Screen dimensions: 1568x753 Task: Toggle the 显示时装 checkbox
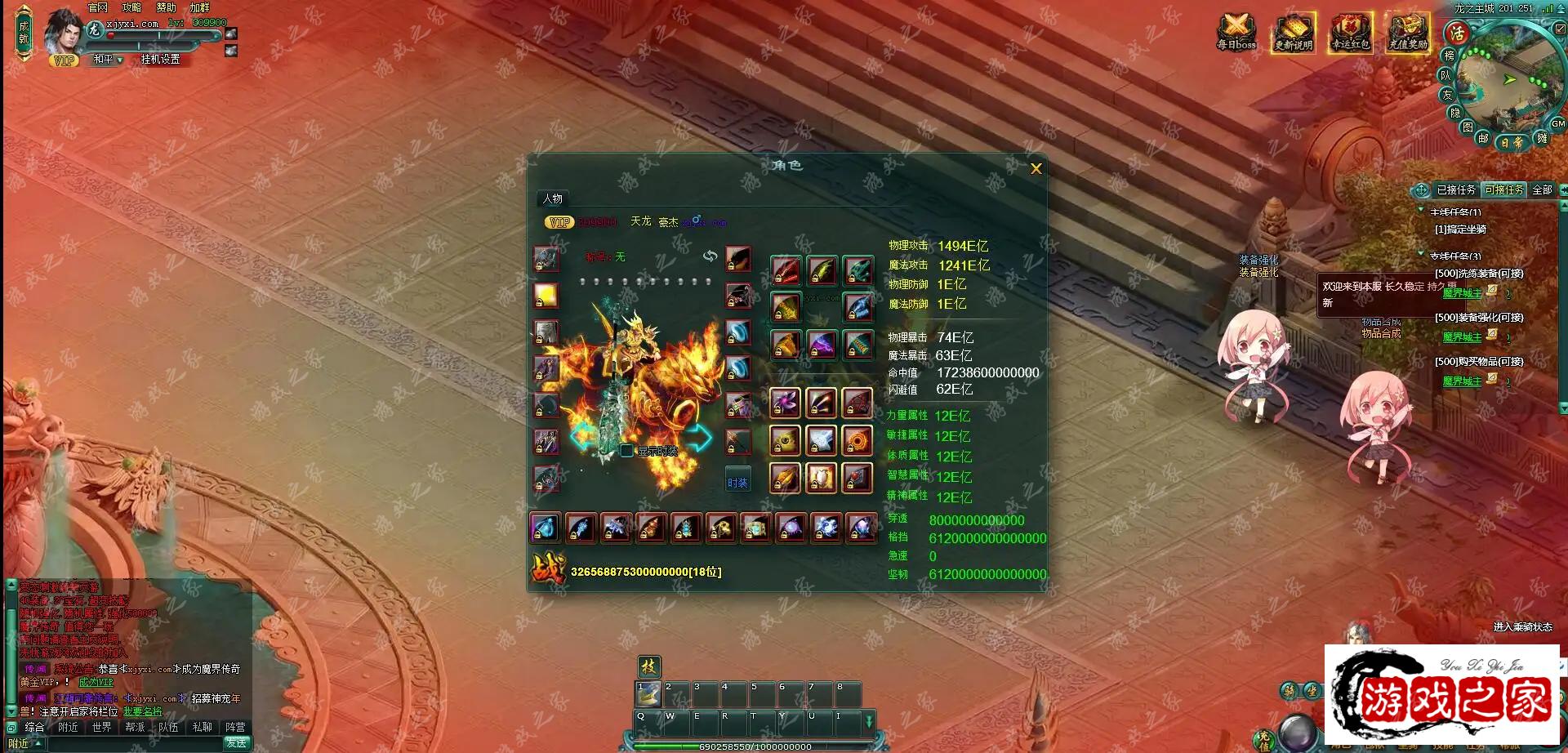click(626, 451)
